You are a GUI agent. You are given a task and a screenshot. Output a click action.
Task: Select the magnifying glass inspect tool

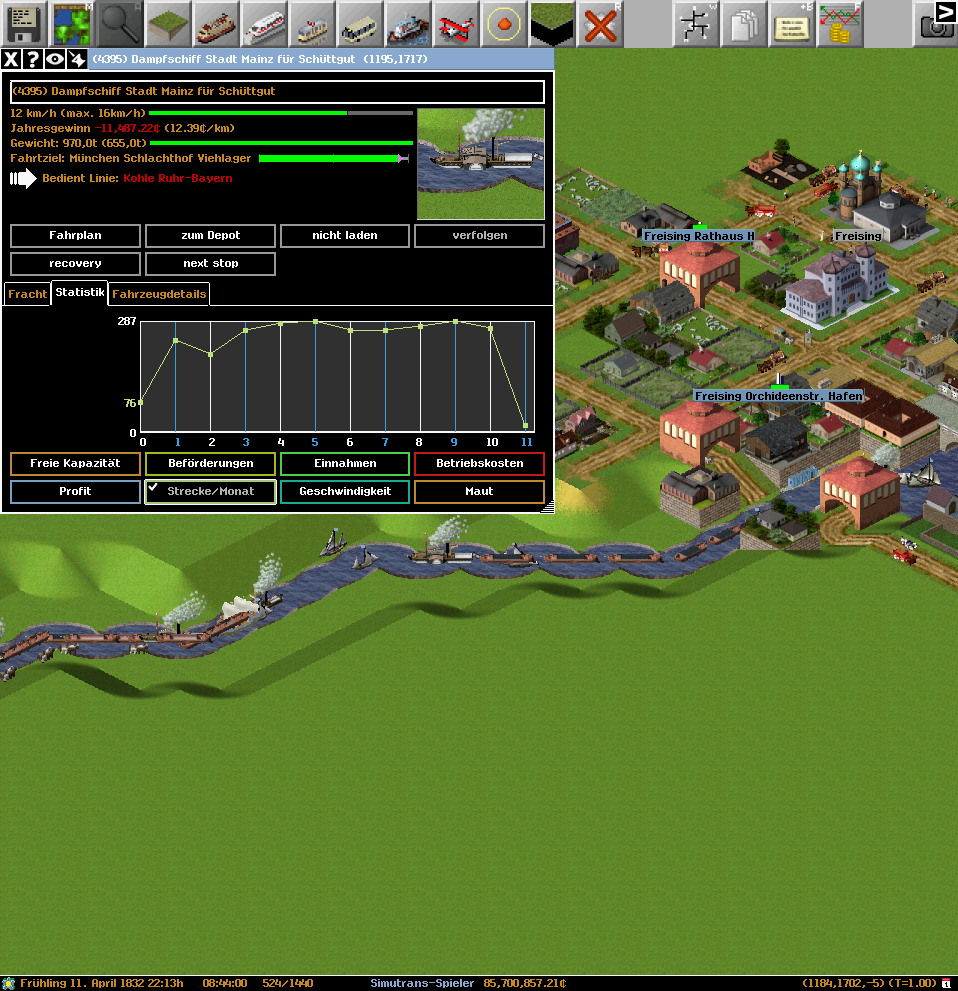(120, 24)
